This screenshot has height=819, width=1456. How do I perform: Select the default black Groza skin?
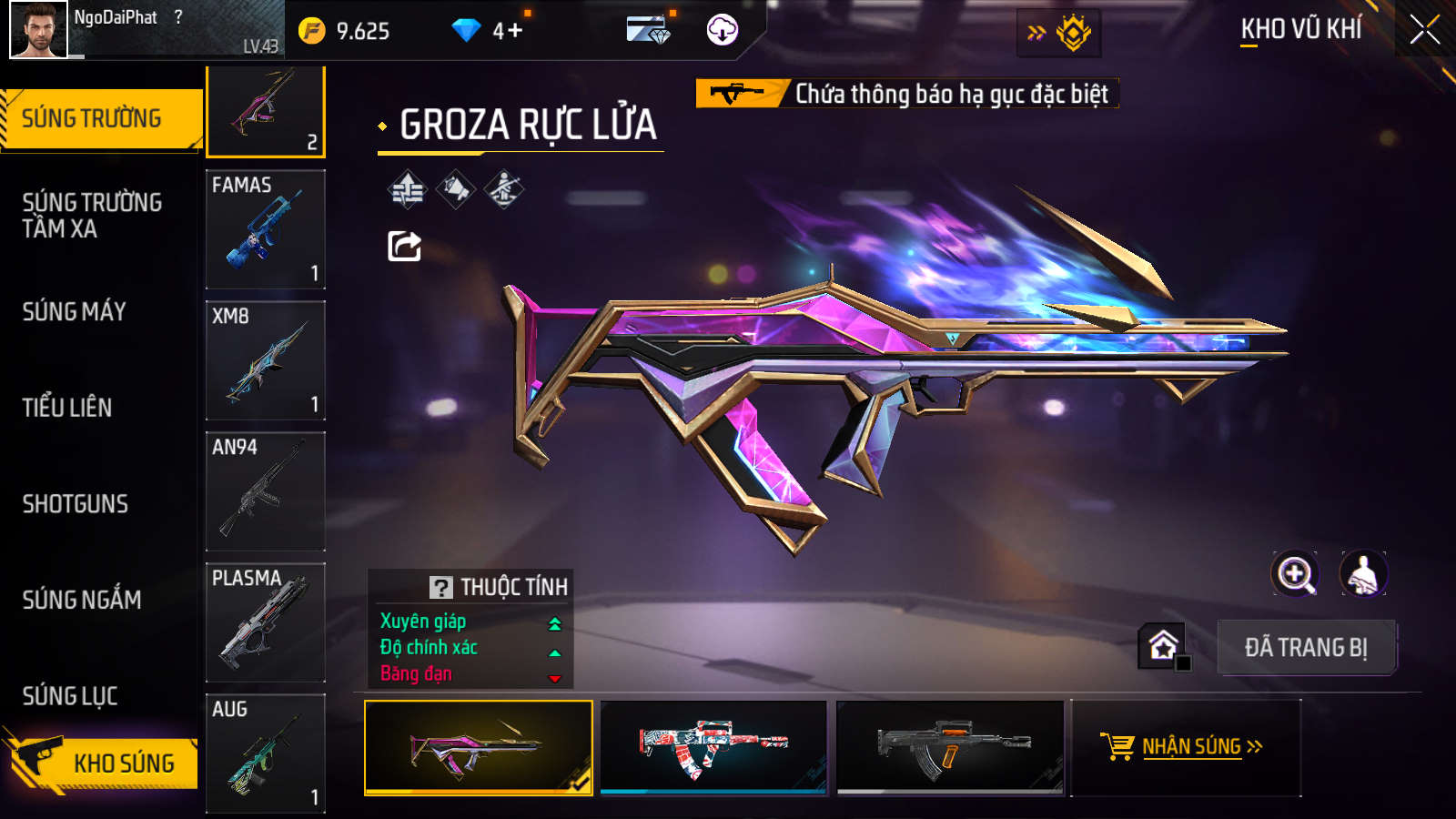950,747
